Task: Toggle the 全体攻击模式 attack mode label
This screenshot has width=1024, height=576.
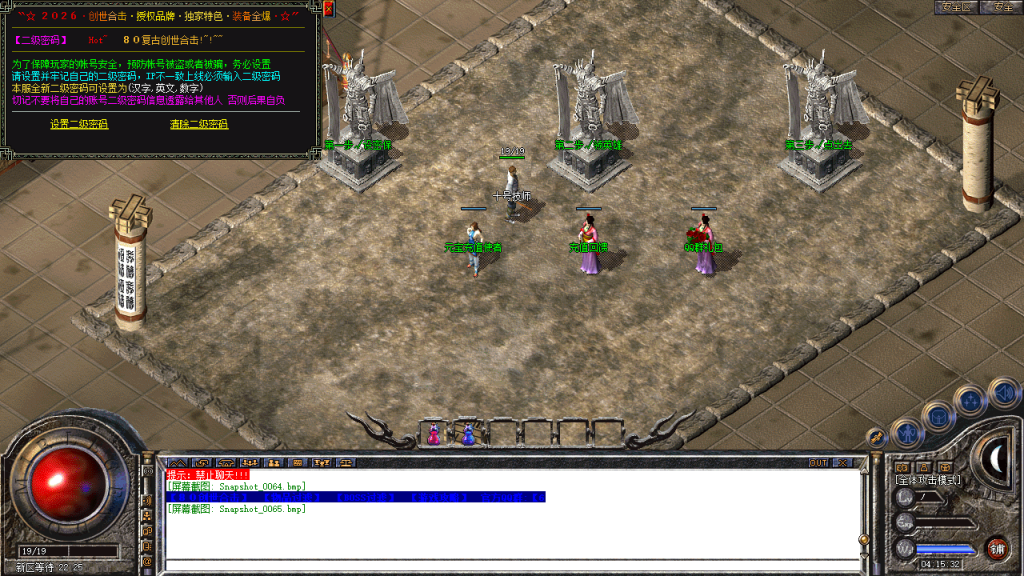Action: click(927, 480)
